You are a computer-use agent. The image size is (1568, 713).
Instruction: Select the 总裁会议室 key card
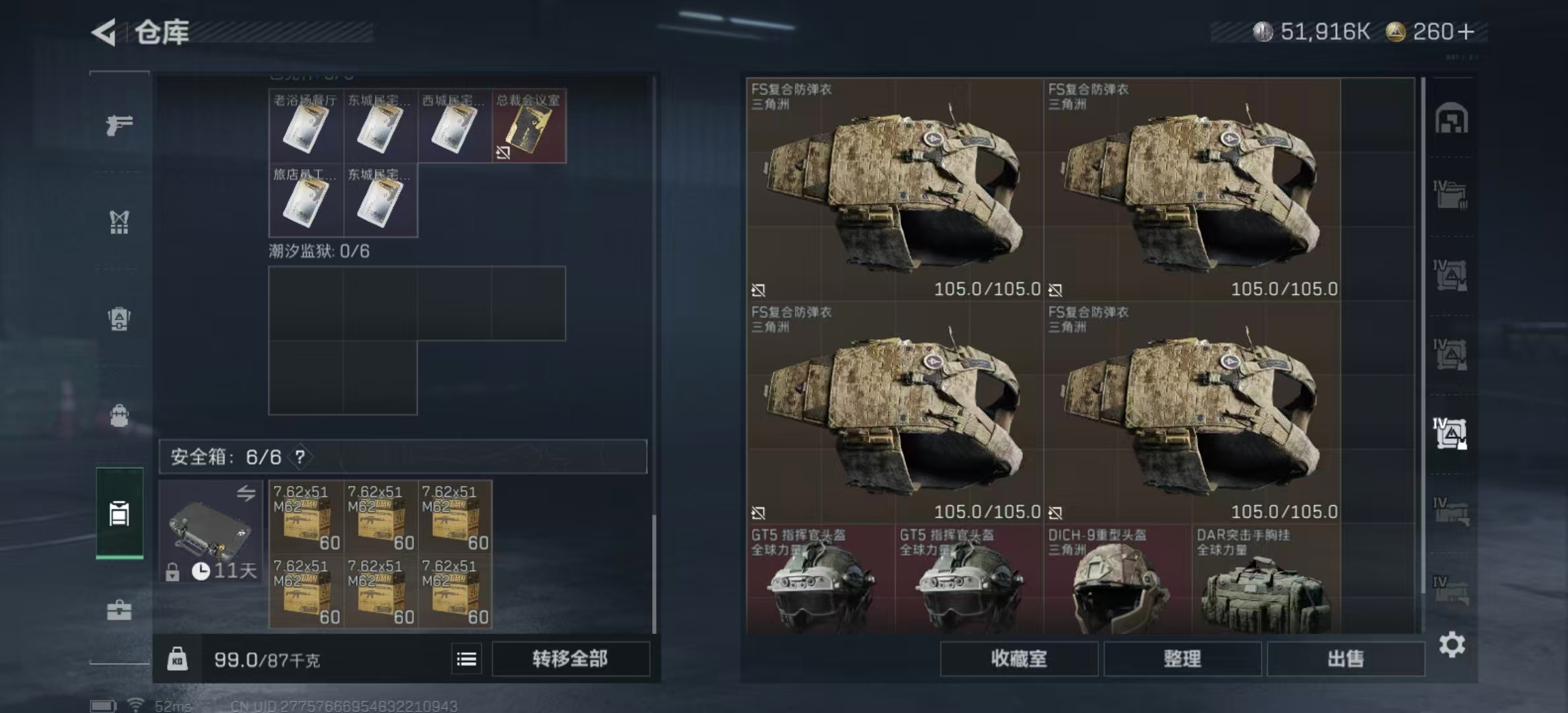529,126
